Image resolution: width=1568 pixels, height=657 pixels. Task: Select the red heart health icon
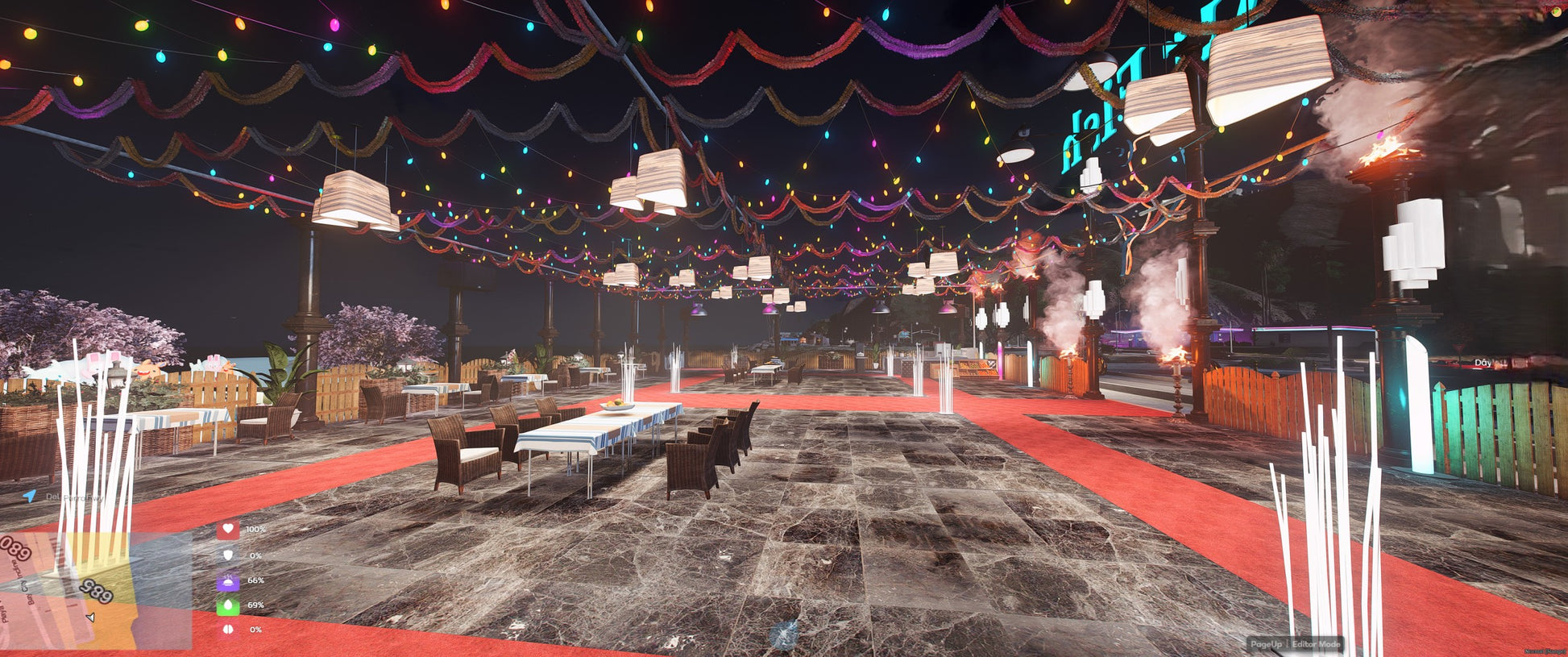pos(228,530)
